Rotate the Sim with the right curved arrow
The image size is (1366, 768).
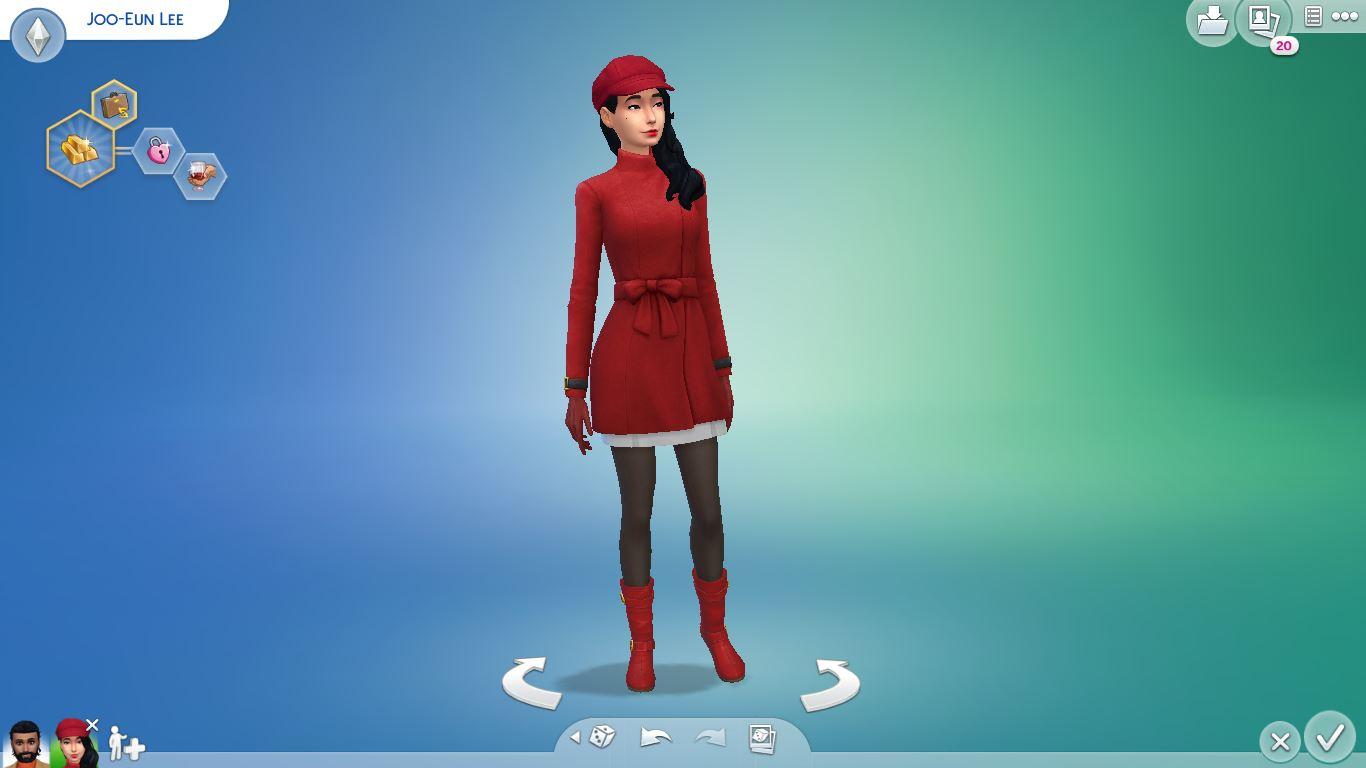pyautogui.click(x=830, y=684)
